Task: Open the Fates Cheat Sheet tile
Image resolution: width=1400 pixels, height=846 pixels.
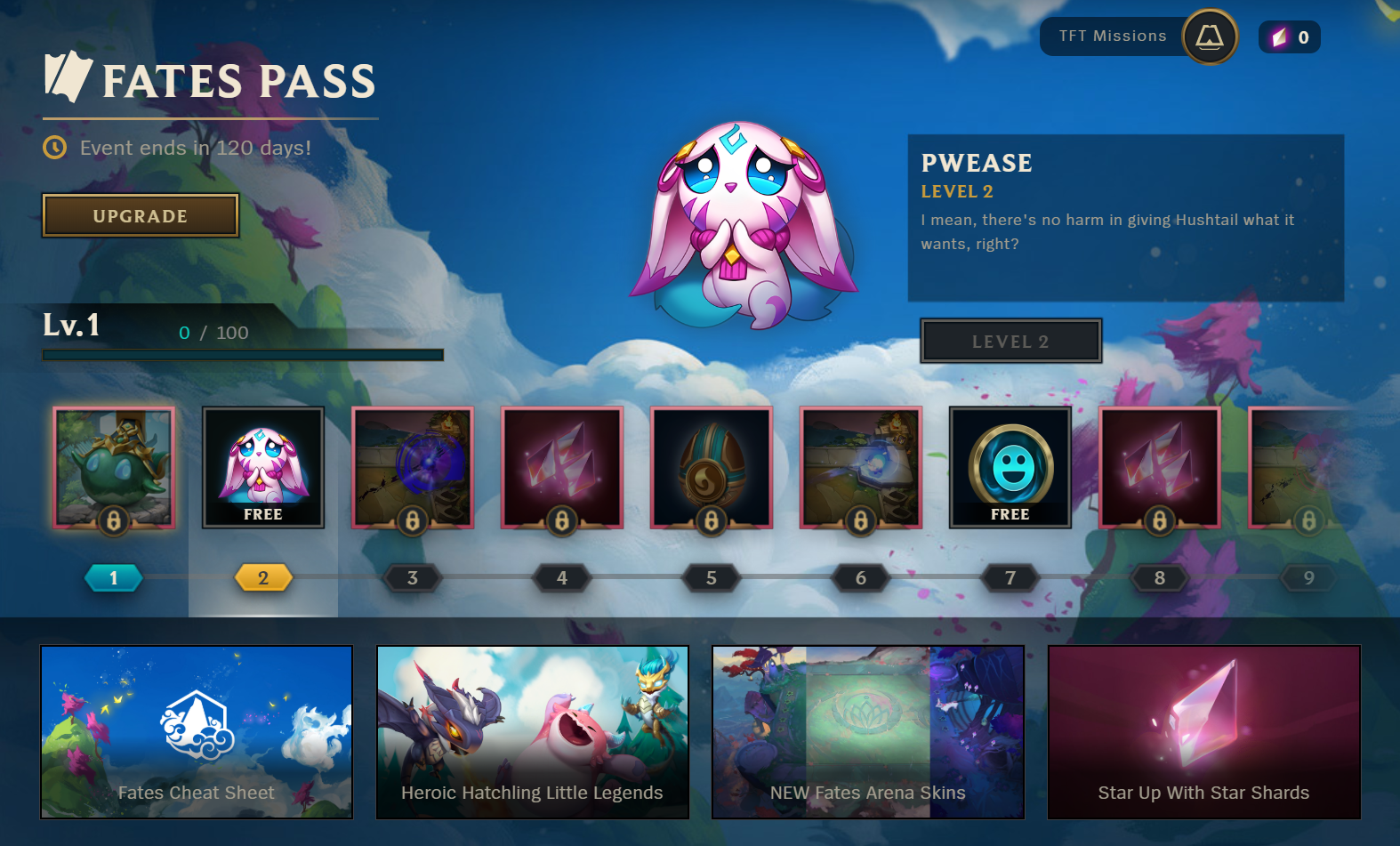Action: 197,731
